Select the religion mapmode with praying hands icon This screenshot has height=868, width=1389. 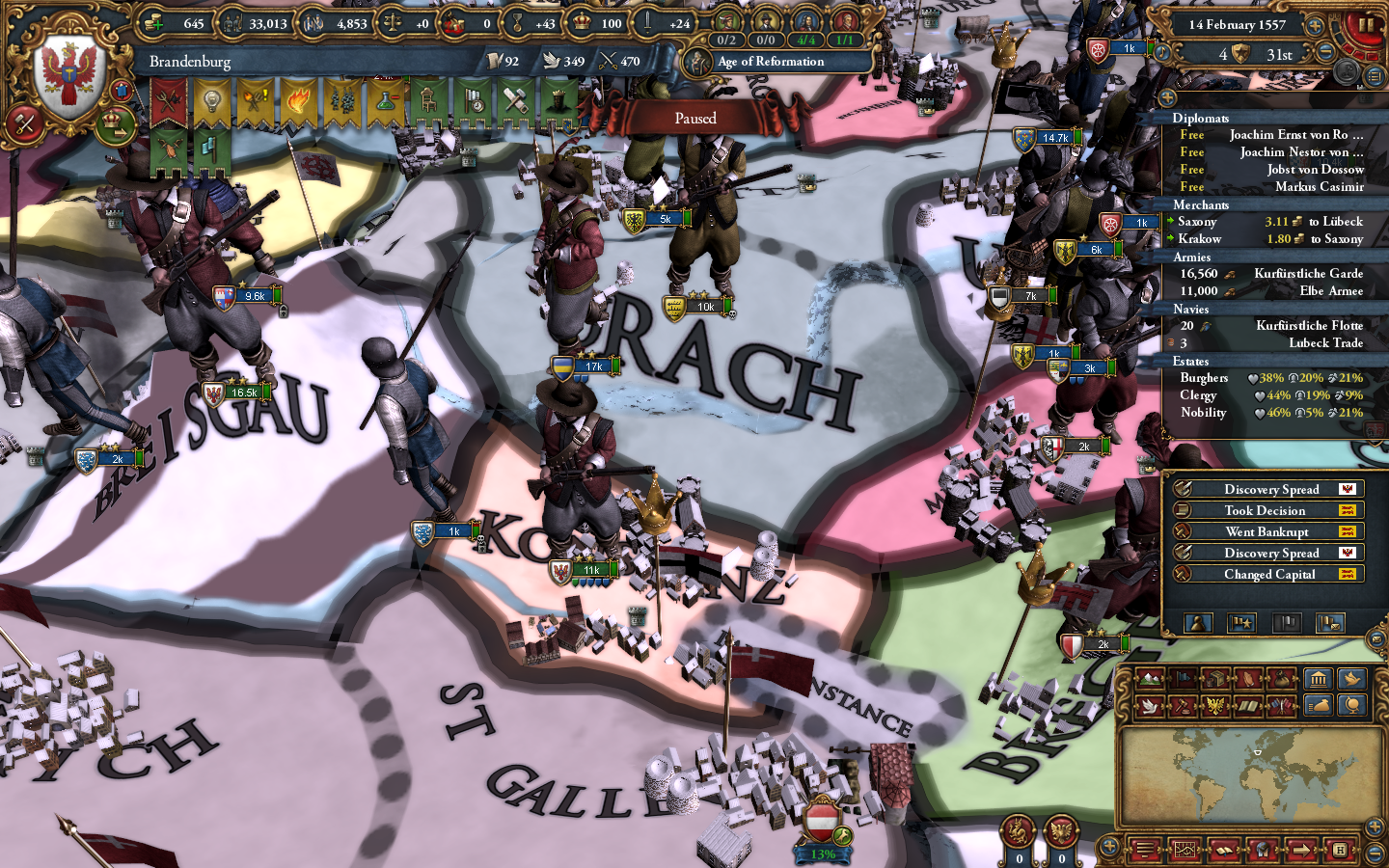coord(1248,678)
